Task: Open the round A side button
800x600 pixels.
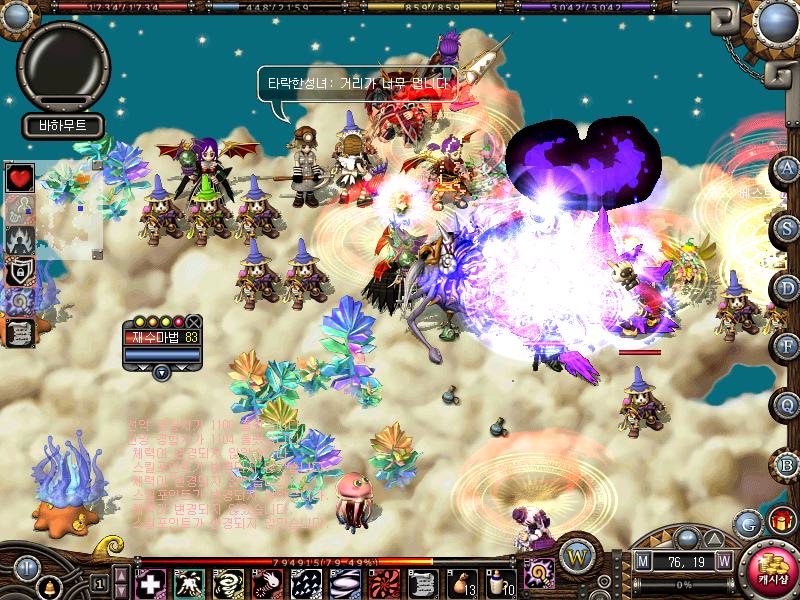Action: (x=788, y=167)
